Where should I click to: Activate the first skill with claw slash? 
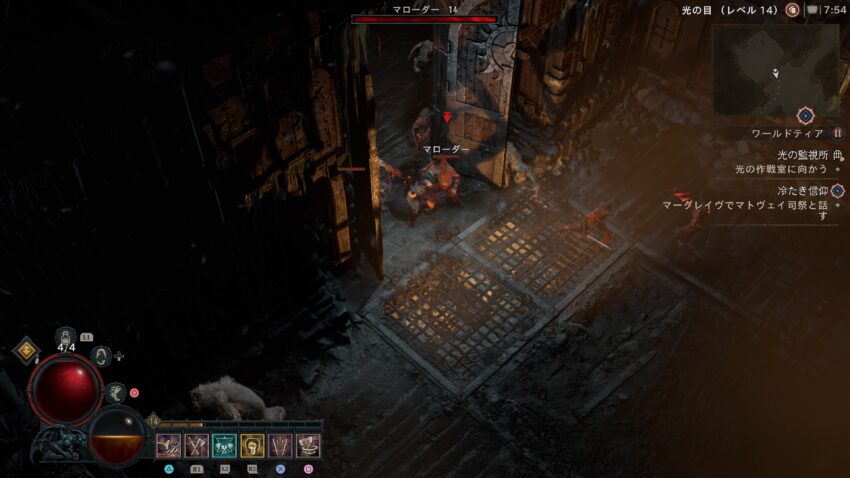[169, 446]
